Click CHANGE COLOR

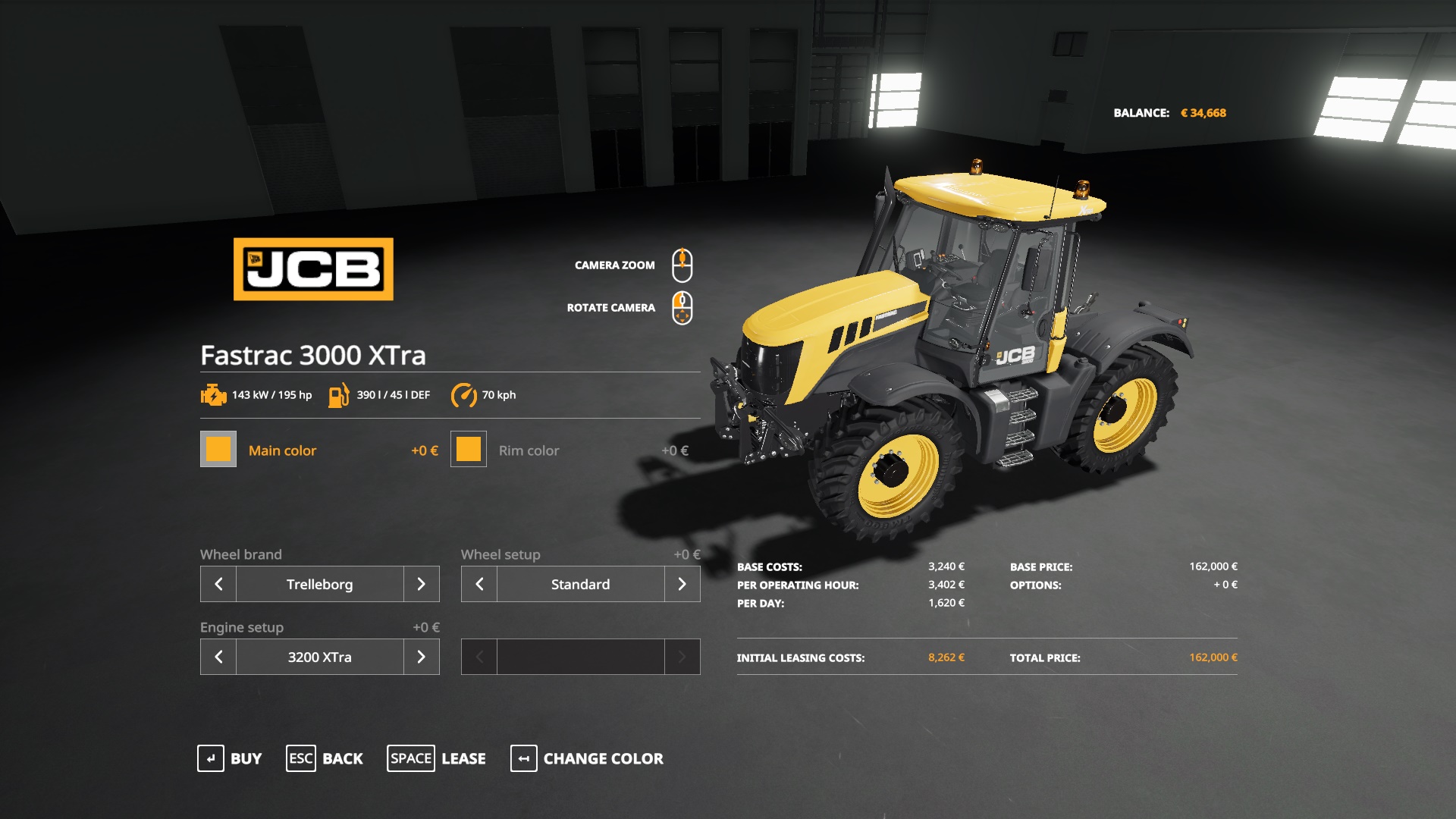(602, 758)
